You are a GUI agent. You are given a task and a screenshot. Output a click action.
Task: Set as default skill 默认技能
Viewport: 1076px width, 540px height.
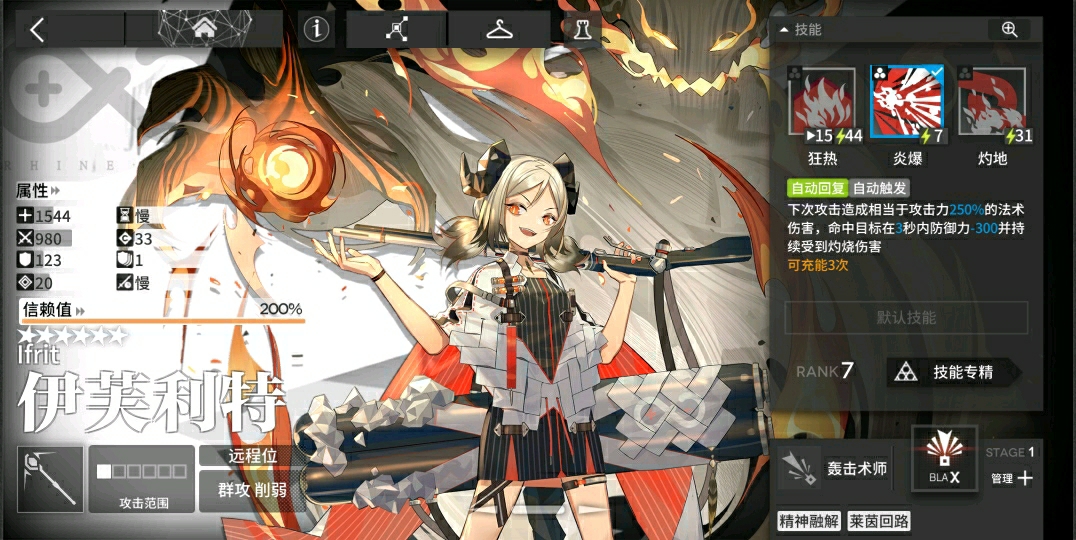tap(906, 318)
